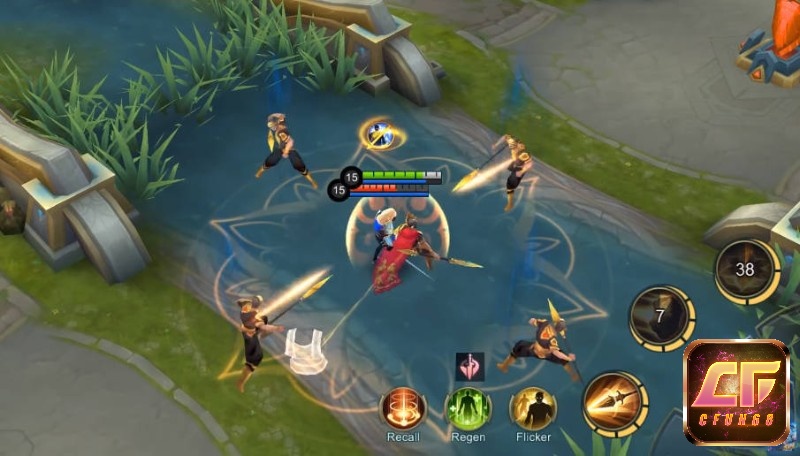This screenshot has height=456, width=800.
Task: Activate the Flicker battle spell
Action: point(533,408)
